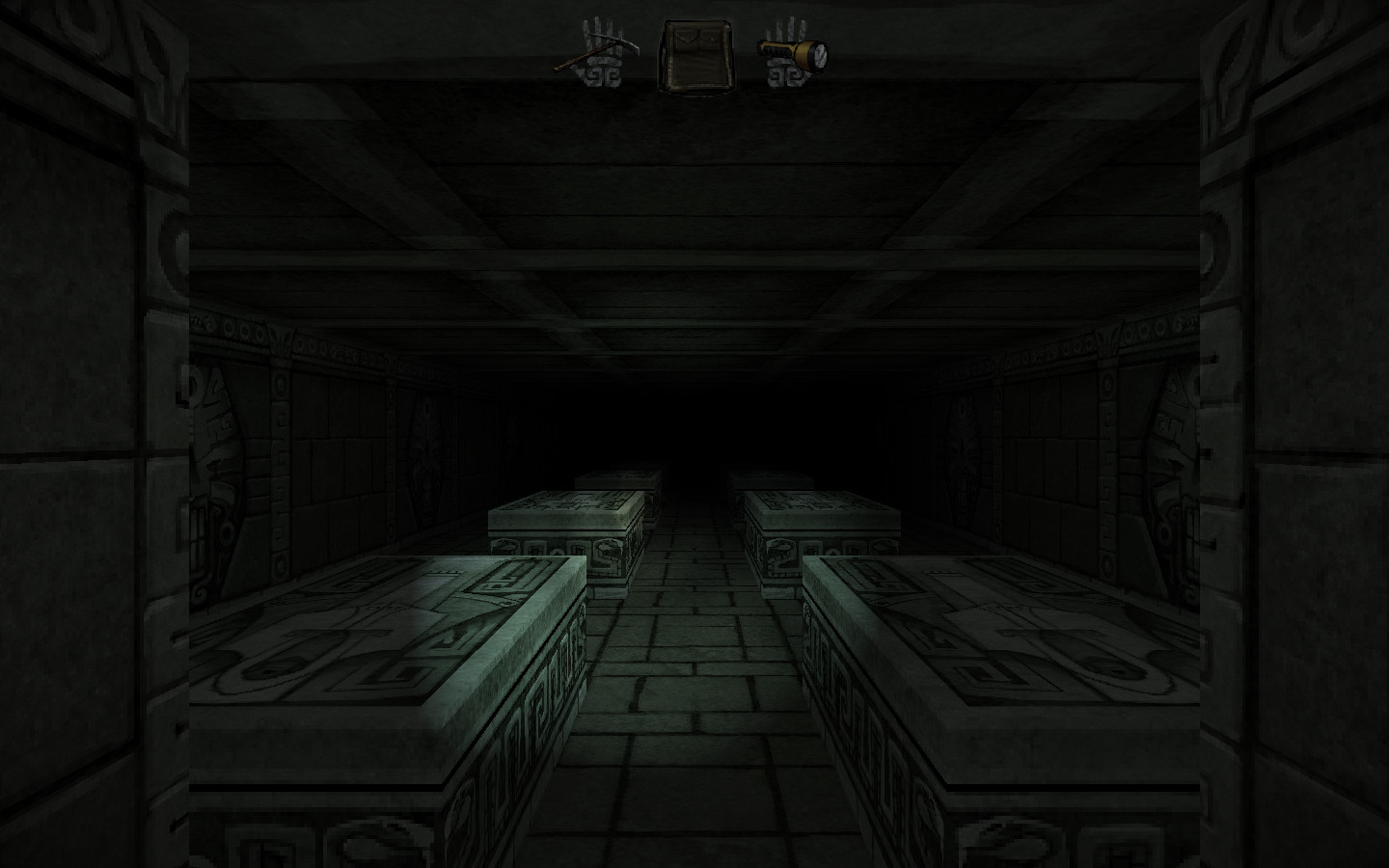The image size is (1389, 868).
Task: Click the backpack's left pocket flap
Action: click(686, 37)
